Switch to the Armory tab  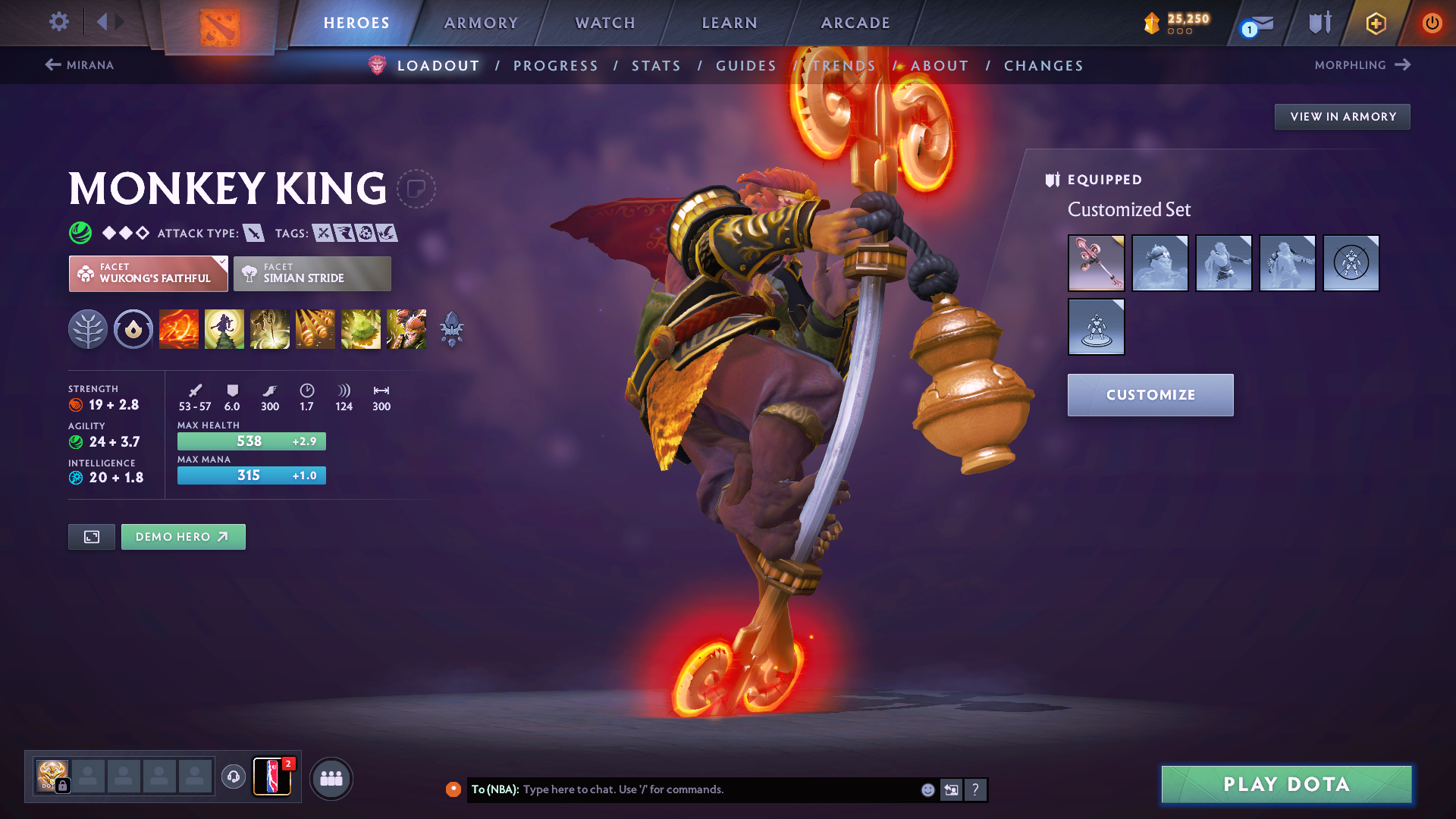pos(481,23)
